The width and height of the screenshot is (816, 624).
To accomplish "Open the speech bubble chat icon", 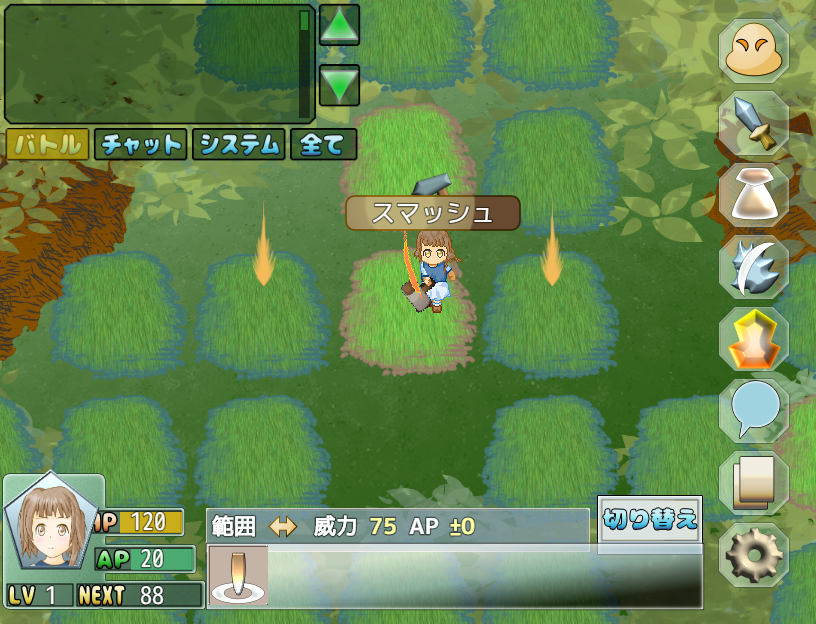I will coord(754,411).
